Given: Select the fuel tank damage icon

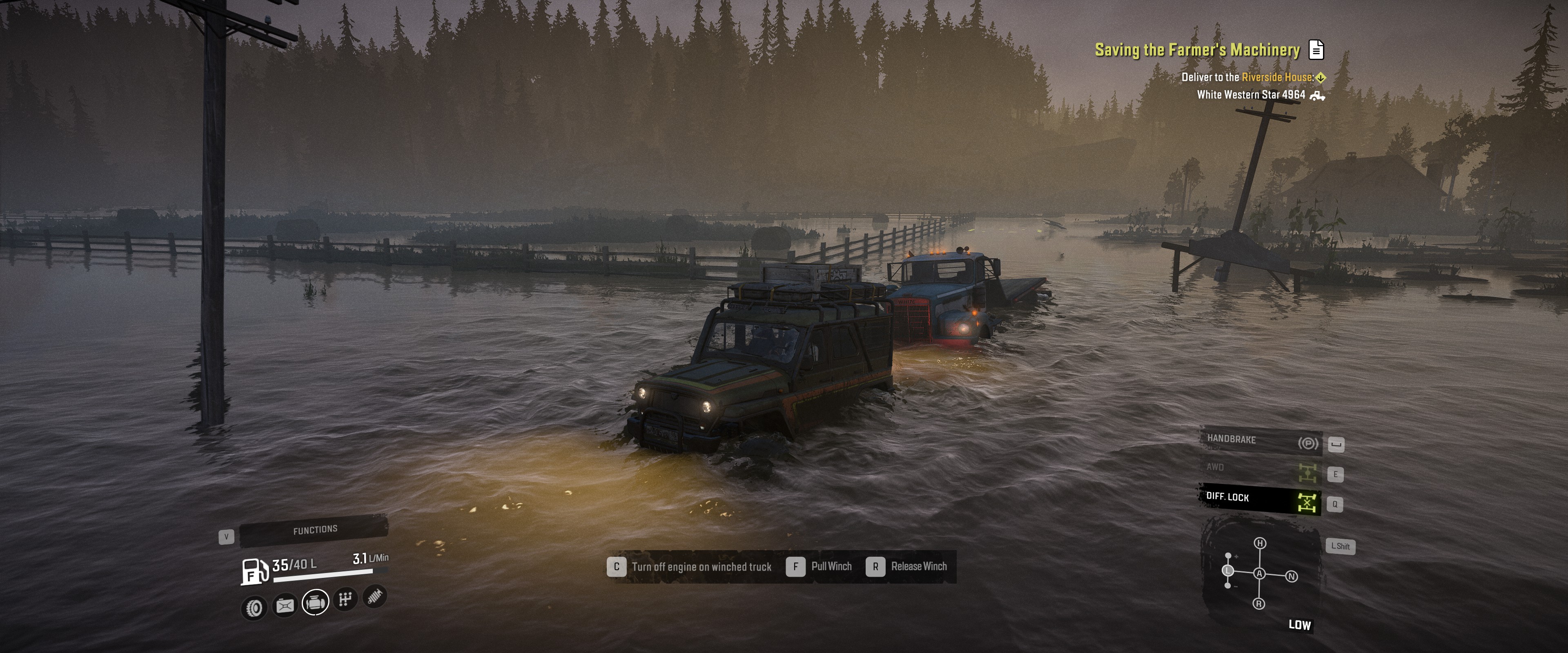Looking at the screenshot, I should [x=285, y=605].
